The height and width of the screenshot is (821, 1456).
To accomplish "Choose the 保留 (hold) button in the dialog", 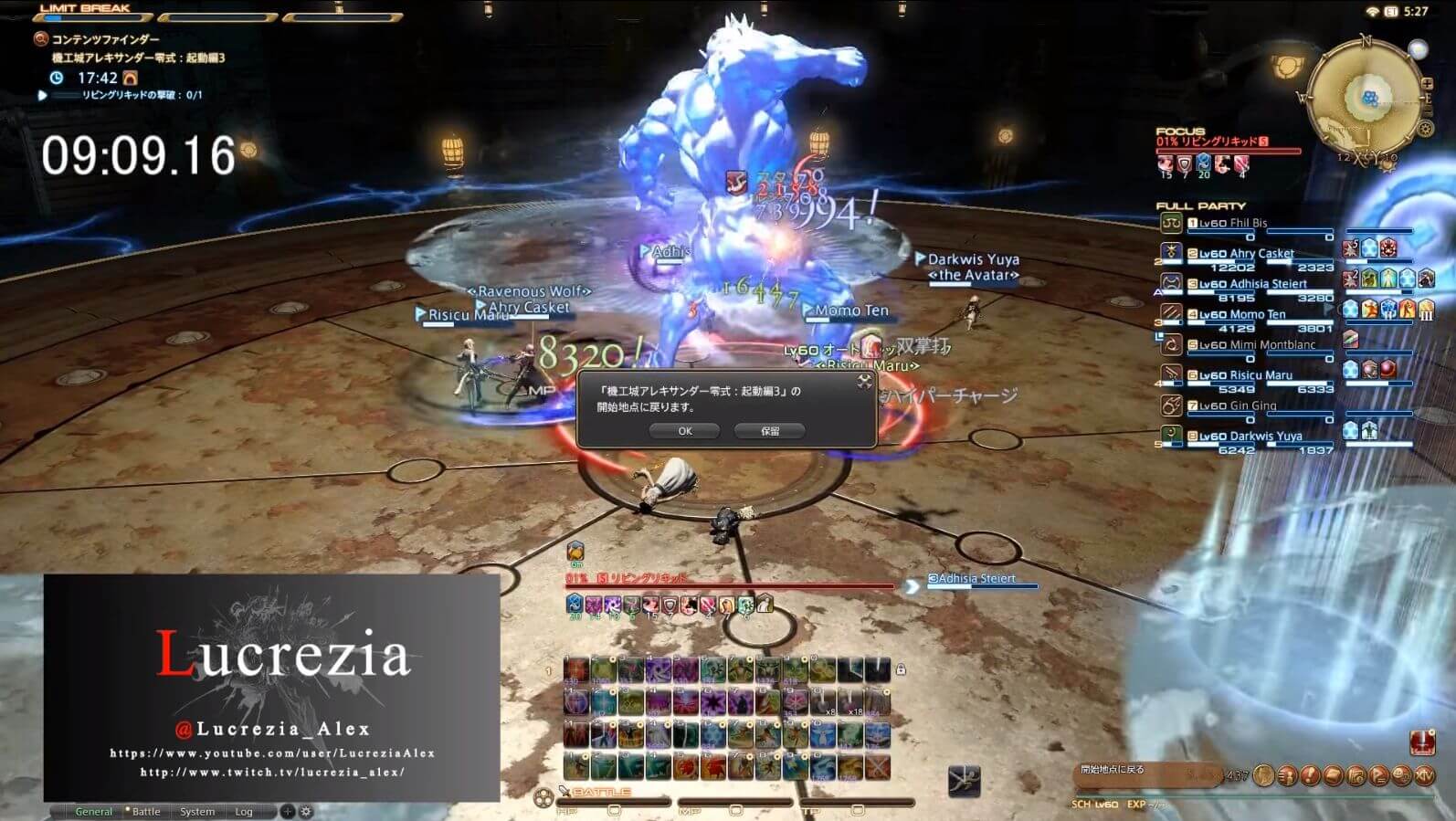I will (770, 431).
